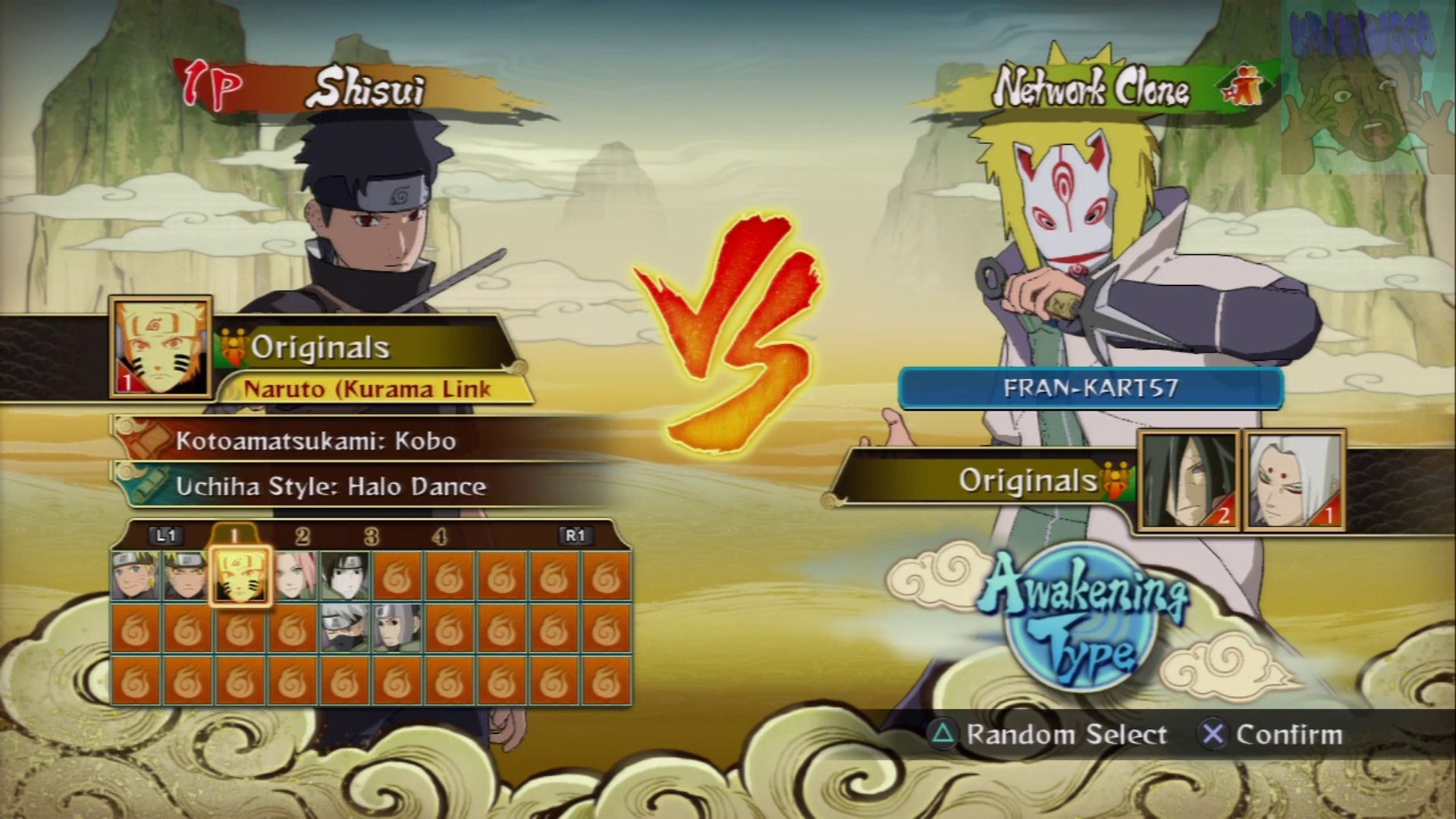This screenshot has width=1456, height=819.
Task: Select the Yamato portrait beside Kakashi
Action: (397, 629)
